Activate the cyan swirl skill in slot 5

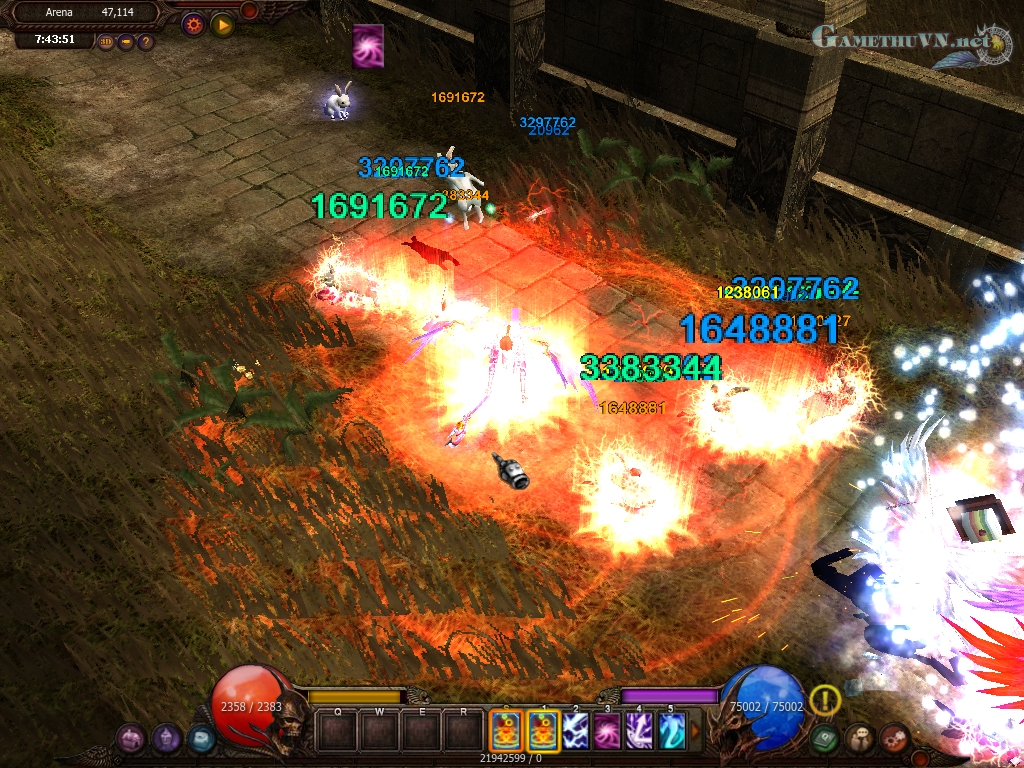[672, 730]
